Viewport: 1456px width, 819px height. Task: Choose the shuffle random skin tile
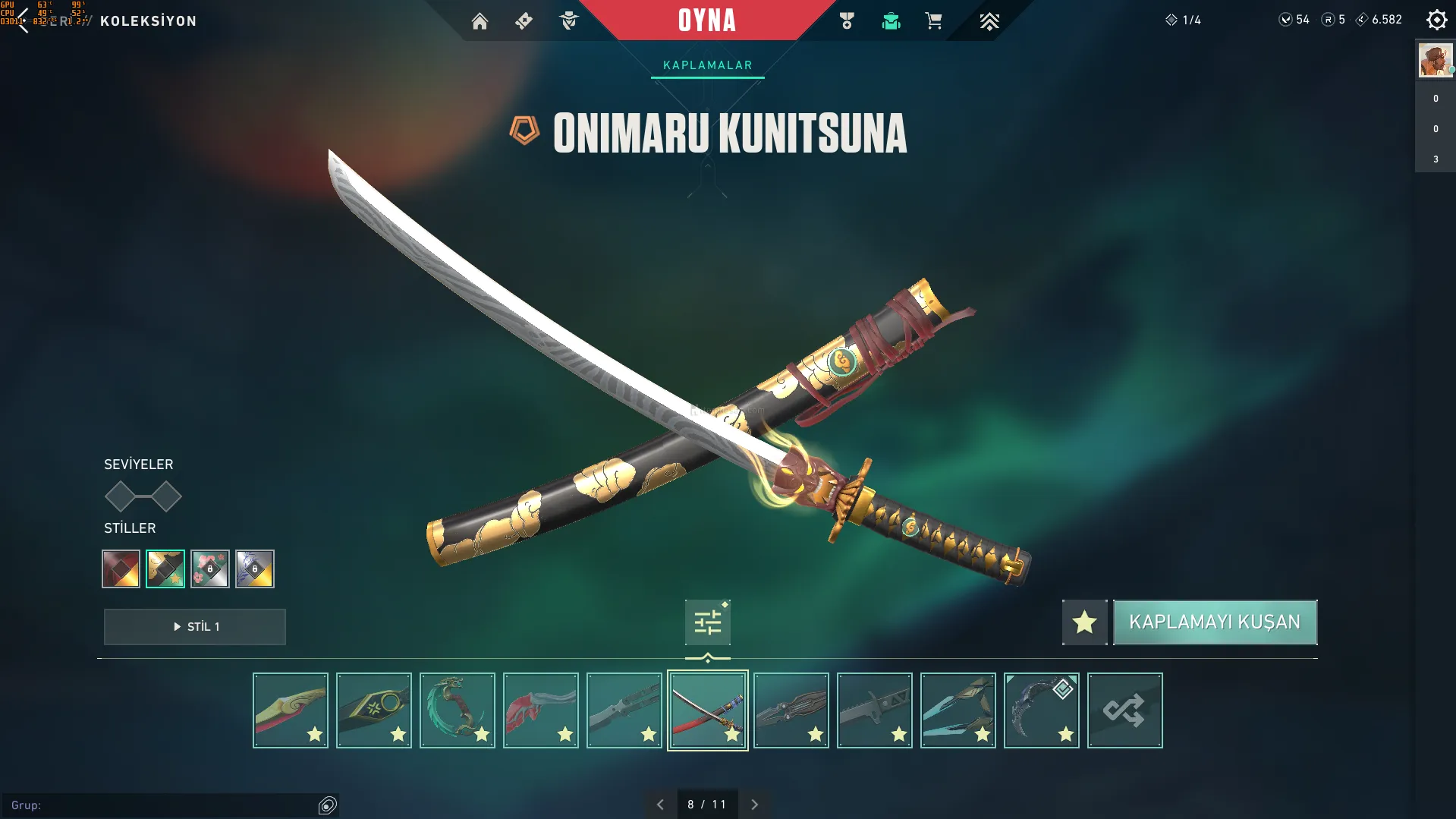[1124, 710]
